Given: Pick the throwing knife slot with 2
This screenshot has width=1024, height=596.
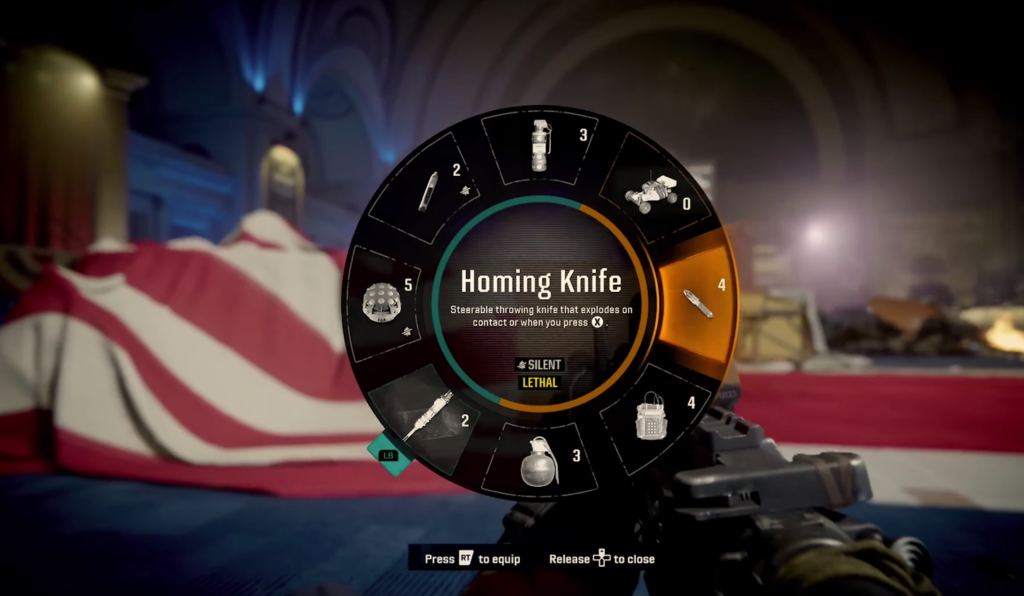Looking at the screenshot, I should [x=430, y=190].
